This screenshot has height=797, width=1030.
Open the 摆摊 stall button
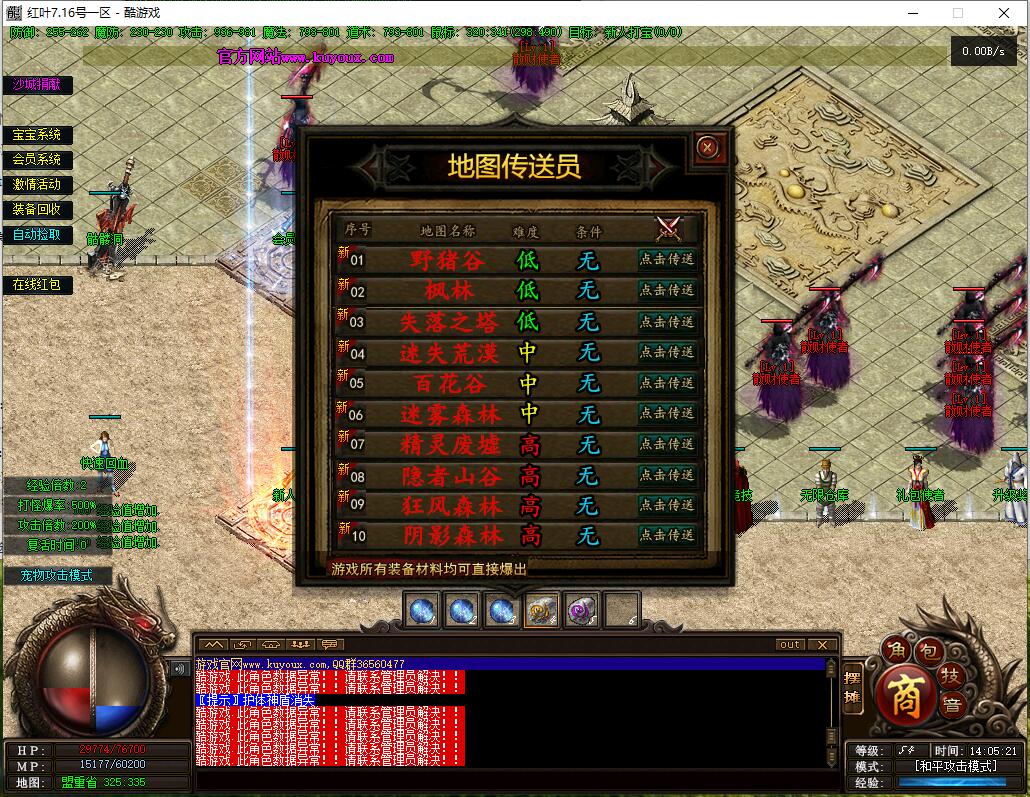[x=852, y=688]
